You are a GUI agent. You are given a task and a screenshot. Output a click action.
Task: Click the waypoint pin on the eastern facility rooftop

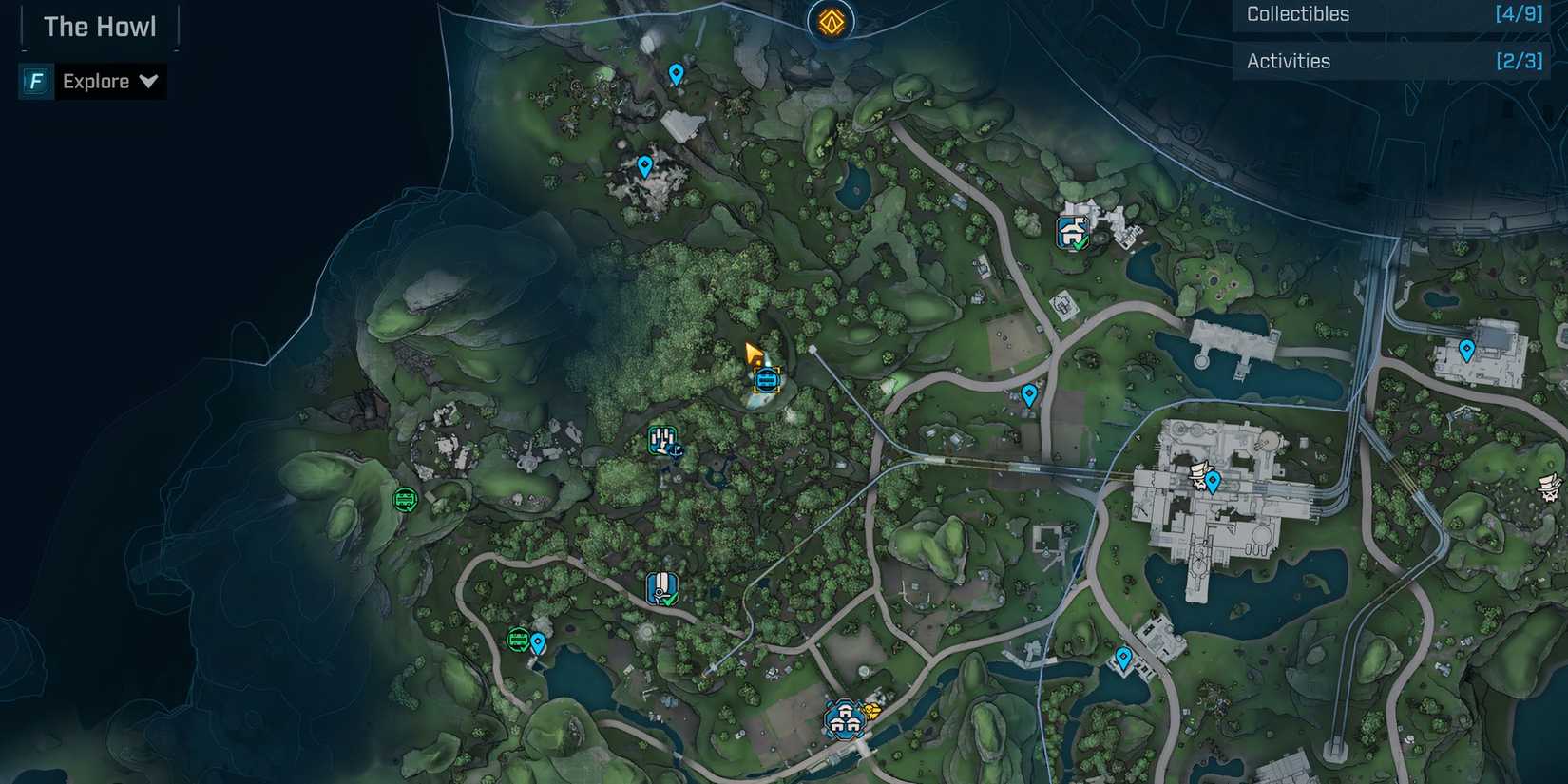1467,350
